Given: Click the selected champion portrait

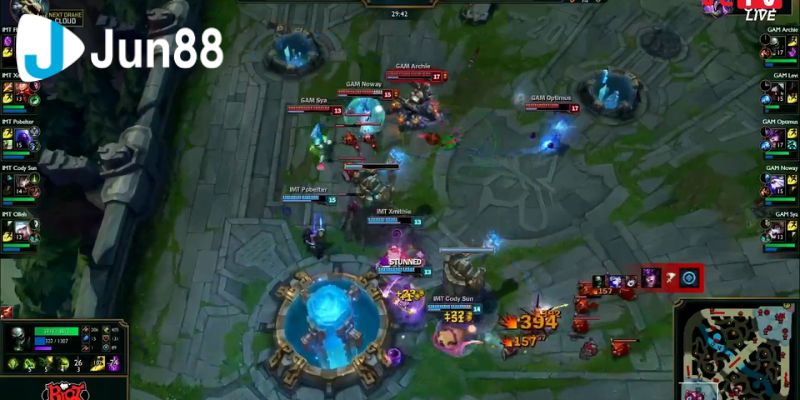Looking at the screenshot, I should pos(16,340).
